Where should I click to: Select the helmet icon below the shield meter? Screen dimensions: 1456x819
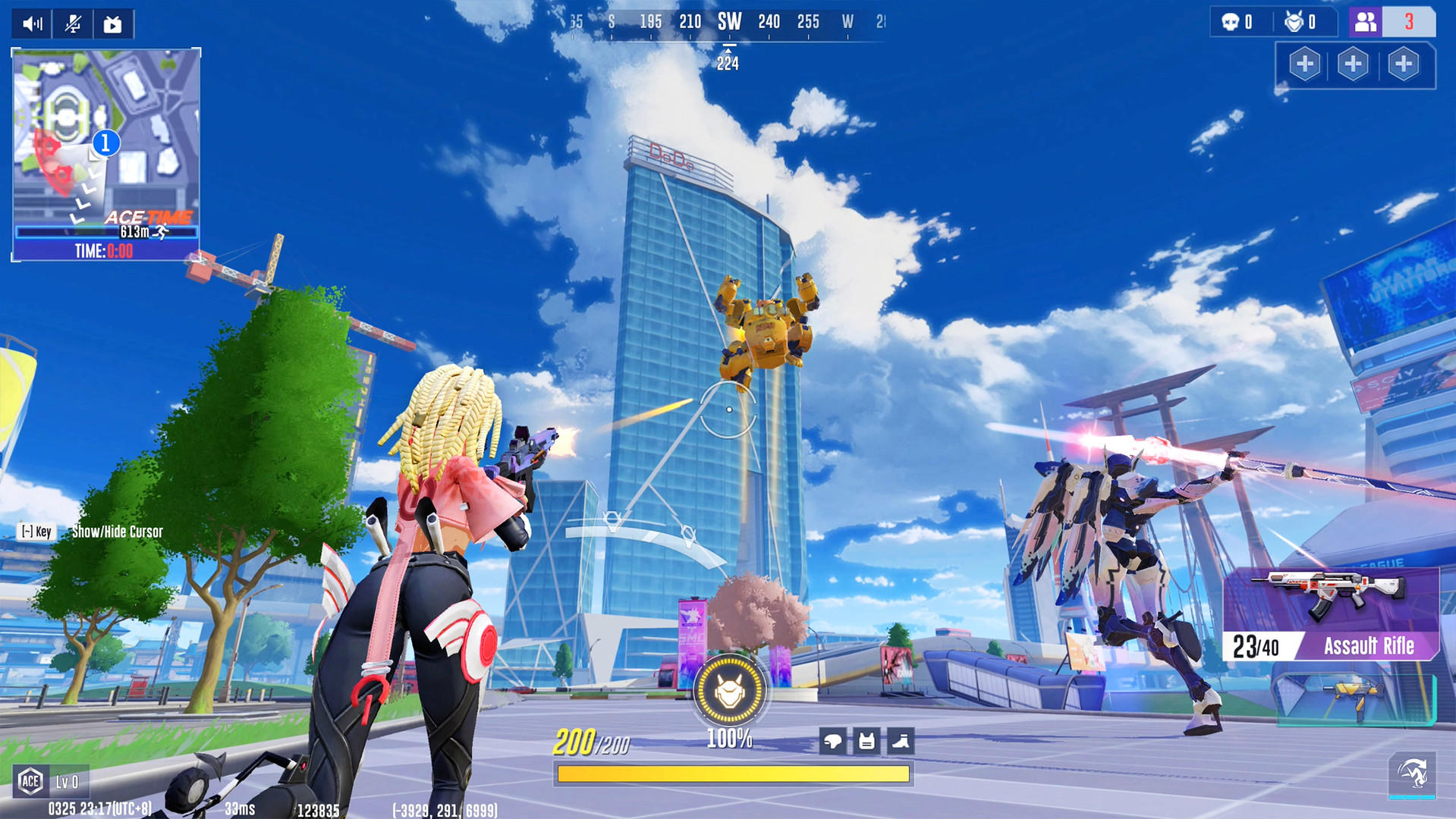tap(834, 742)
